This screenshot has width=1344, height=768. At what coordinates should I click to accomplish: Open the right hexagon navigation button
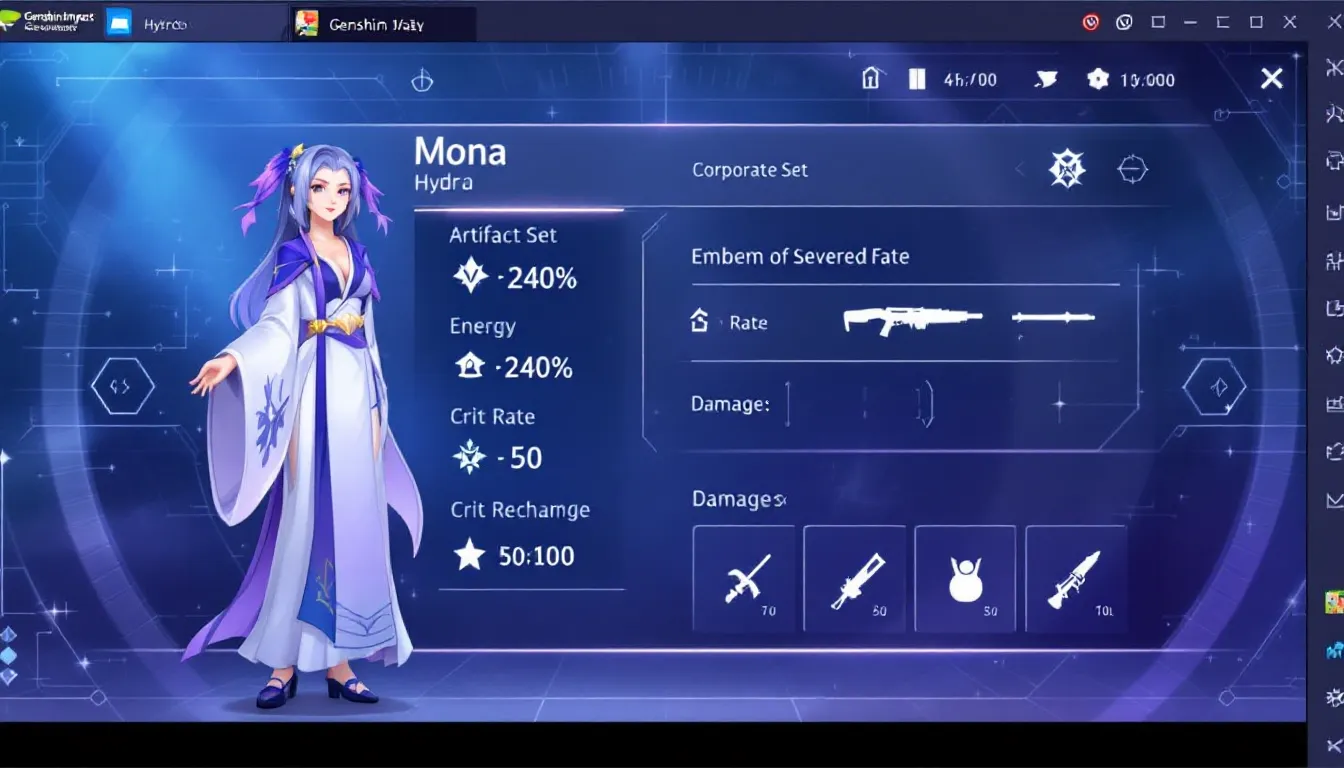(1215, 386)
